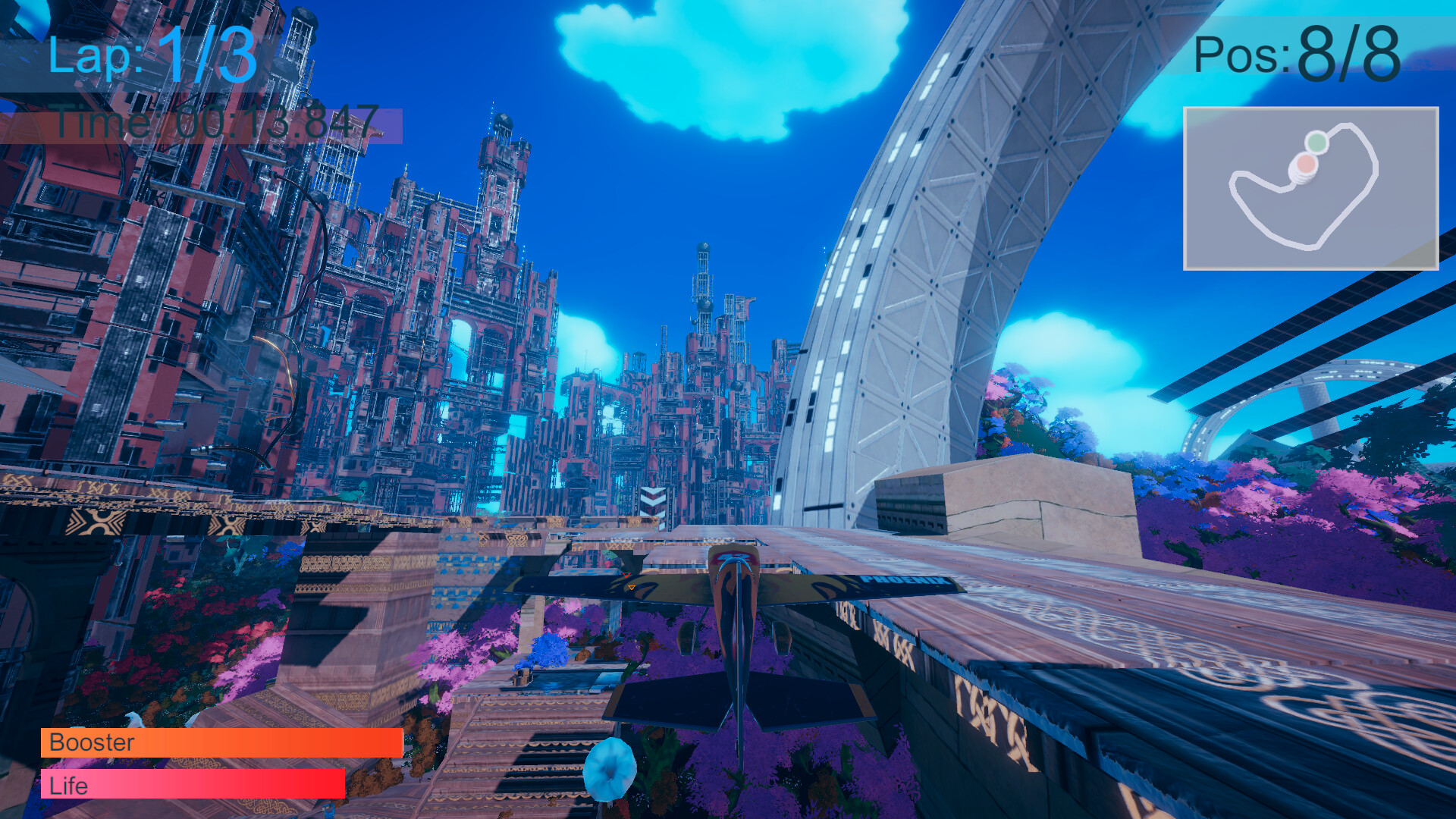Click the Life label

(71, 786)
